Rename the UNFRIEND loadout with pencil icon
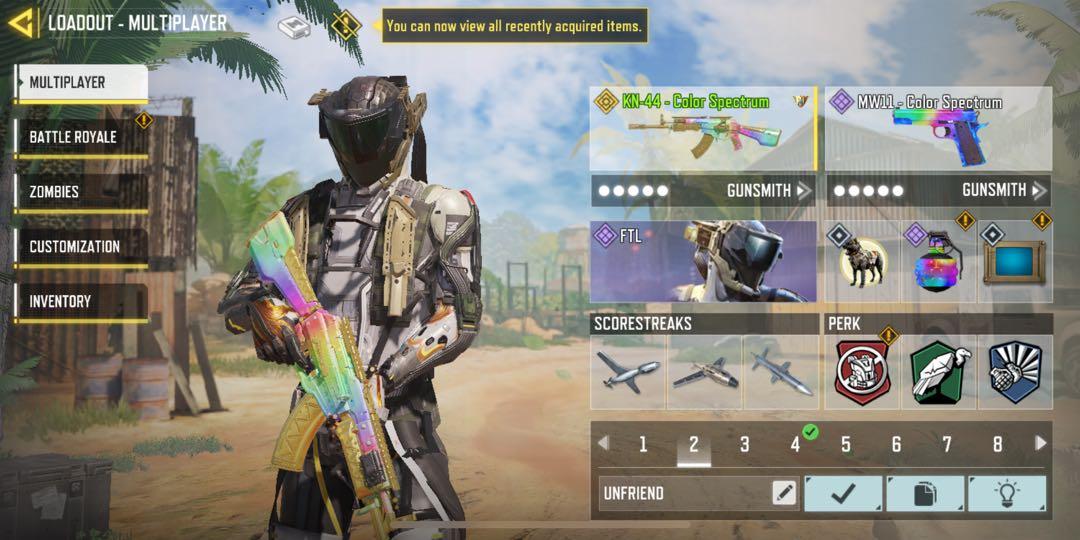Screen dimensions: 1080x540 point(784,493)
